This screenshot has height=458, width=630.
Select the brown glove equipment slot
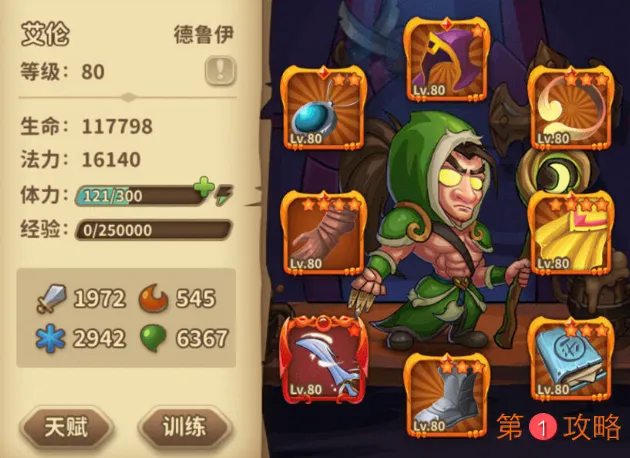tap(322, 232)
